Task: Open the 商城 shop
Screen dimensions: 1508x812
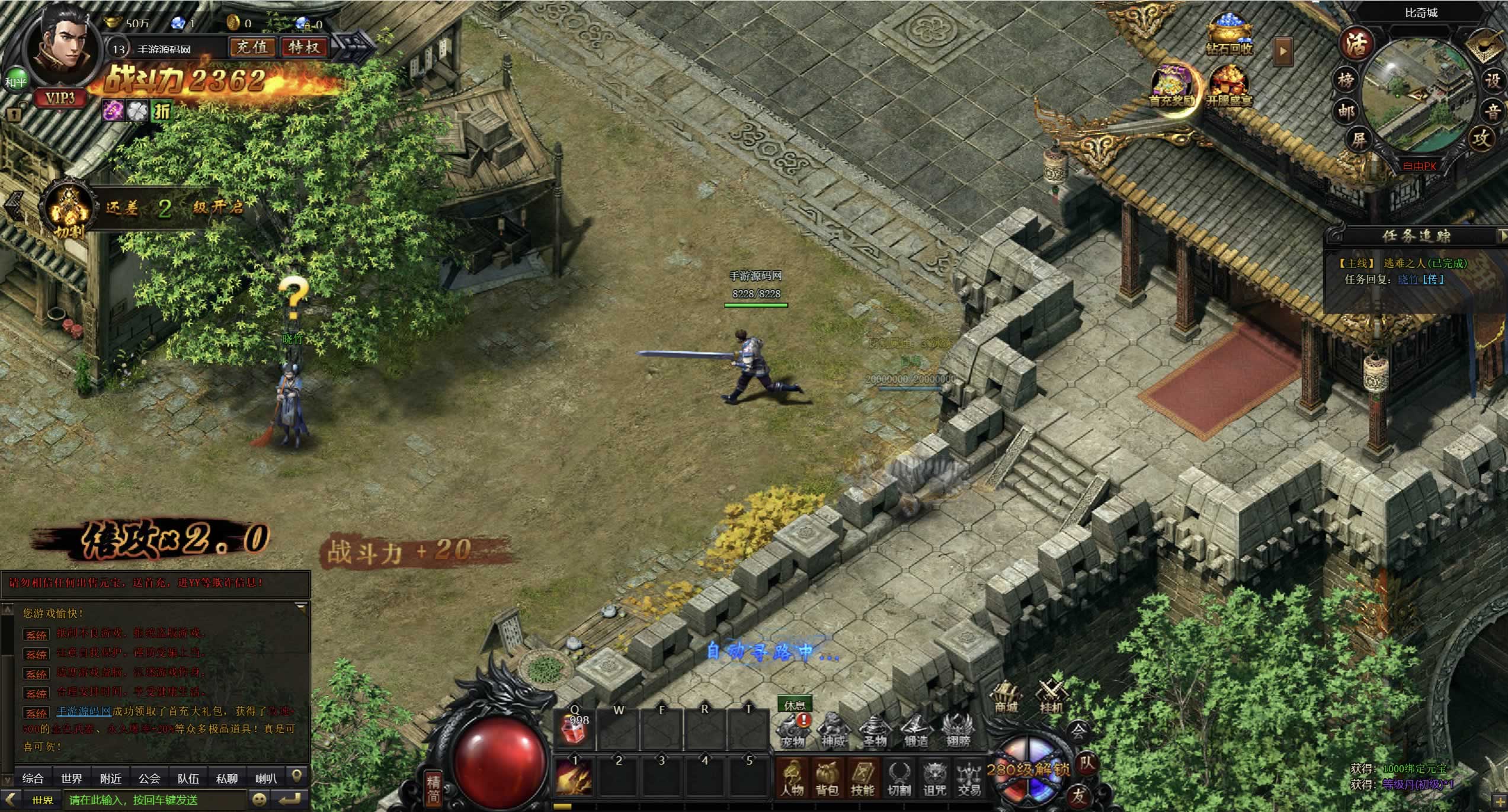Action: [1006, 698]
